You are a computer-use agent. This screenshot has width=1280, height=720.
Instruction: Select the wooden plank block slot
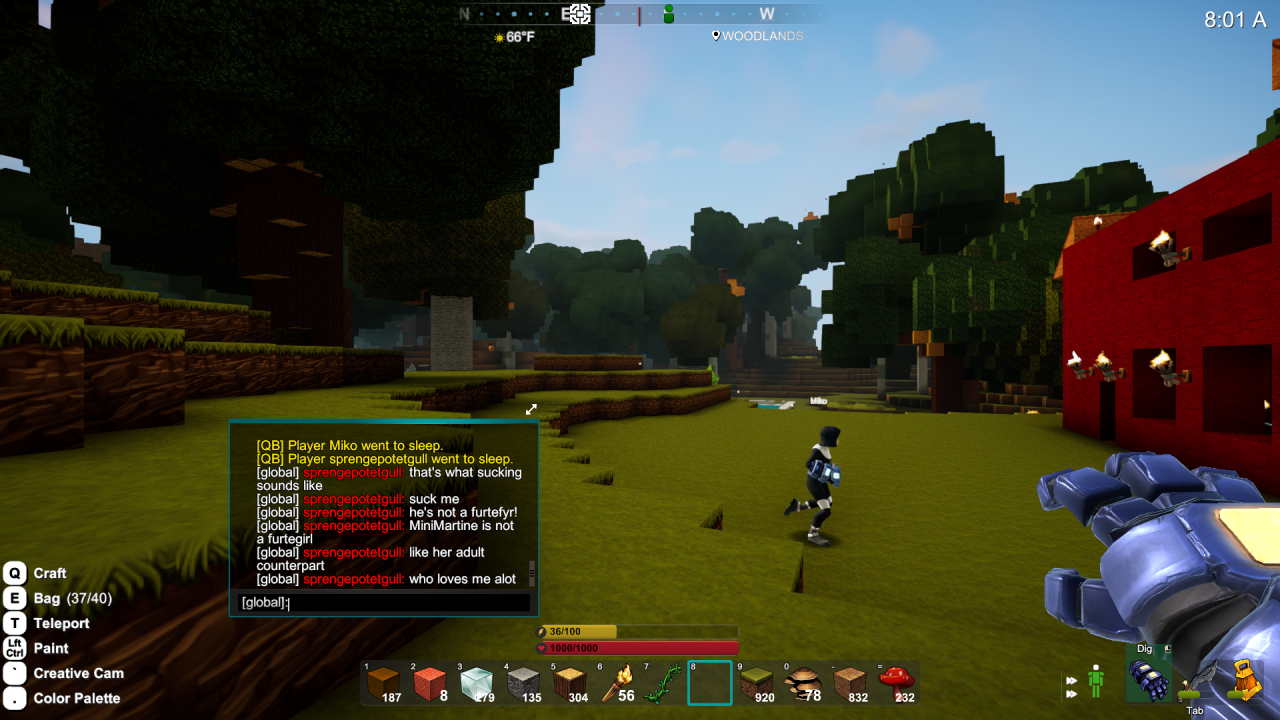[850, 683]
